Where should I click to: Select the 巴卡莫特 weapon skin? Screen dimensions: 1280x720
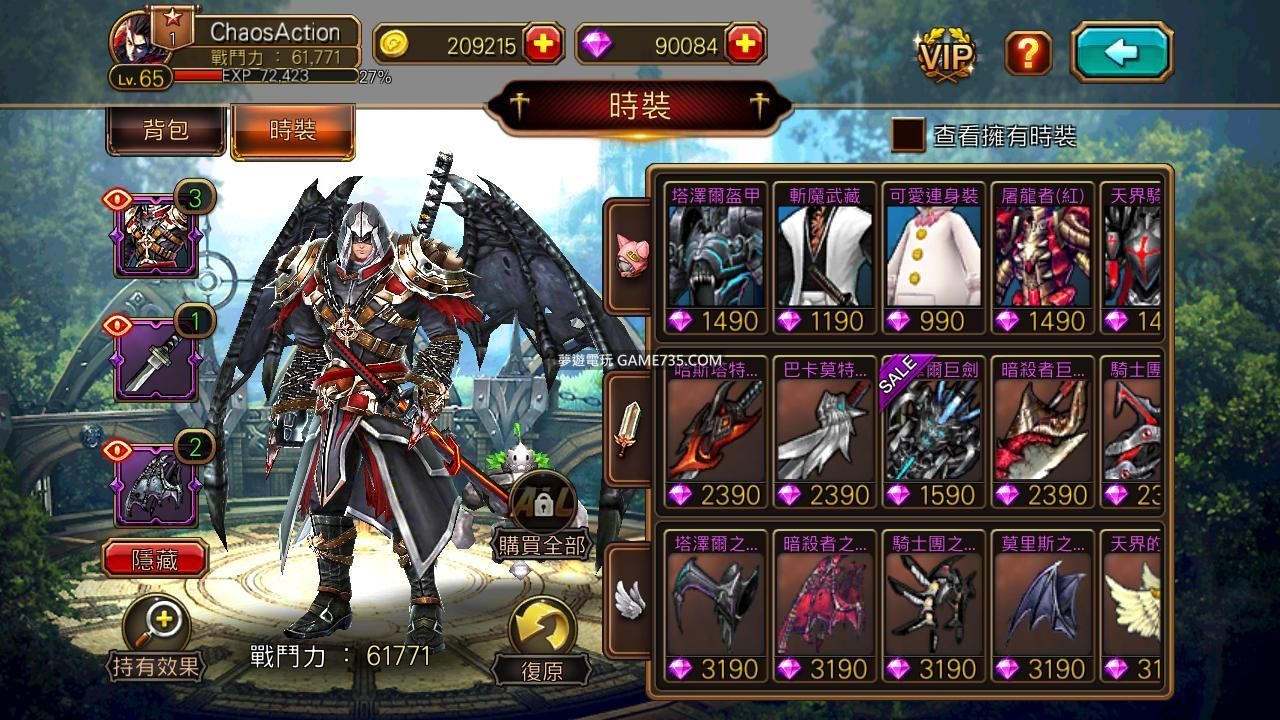coord(825,432)
